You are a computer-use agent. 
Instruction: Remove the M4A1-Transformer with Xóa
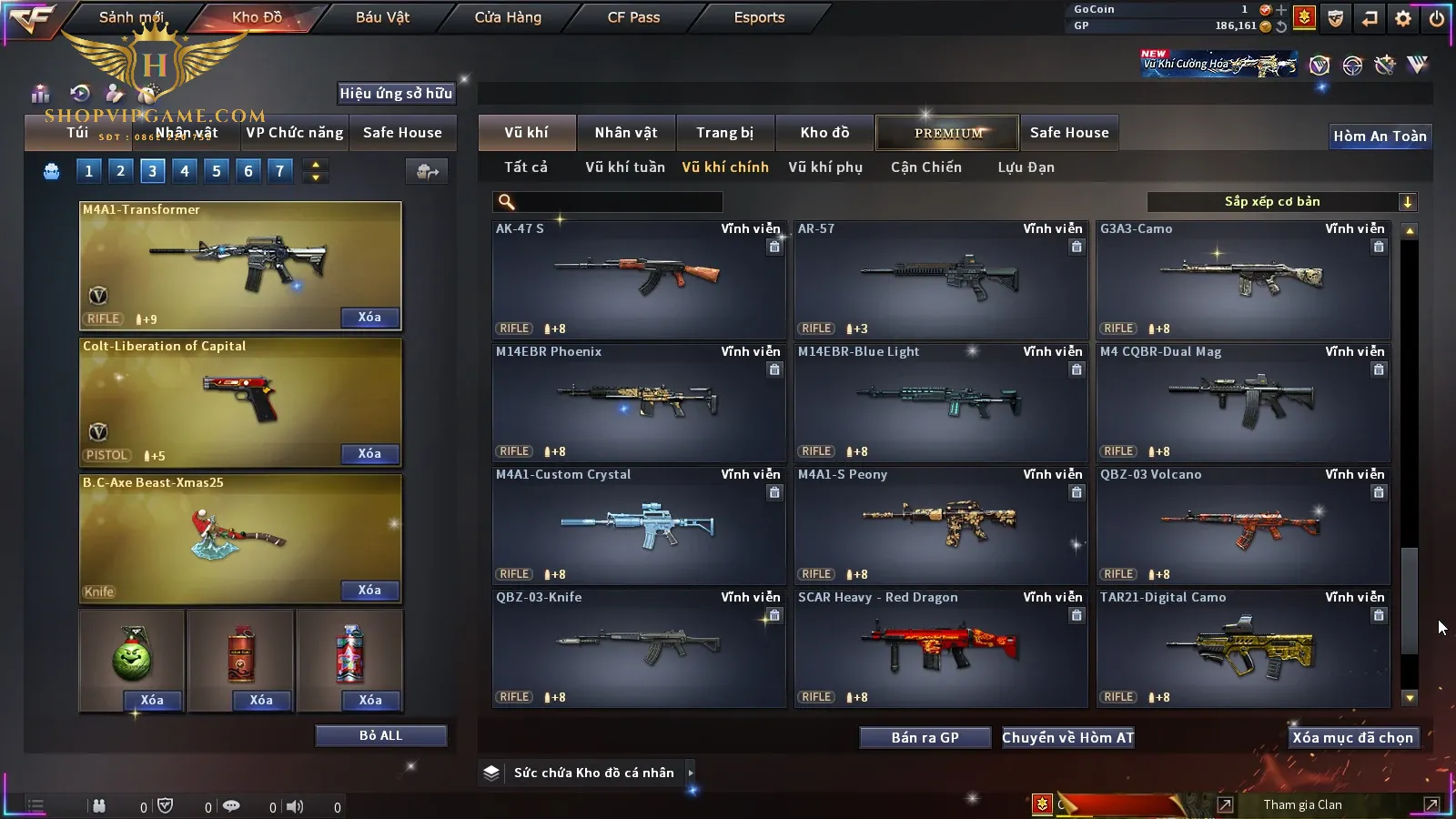[x=369, y=318]
